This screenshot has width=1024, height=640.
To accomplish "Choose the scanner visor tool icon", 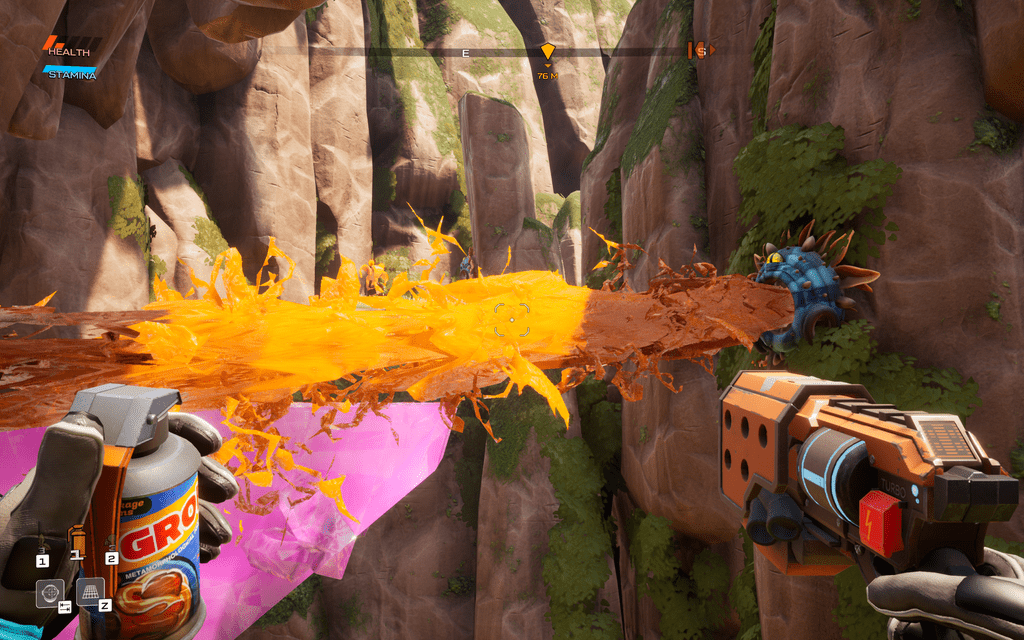I will click(49, 593).
